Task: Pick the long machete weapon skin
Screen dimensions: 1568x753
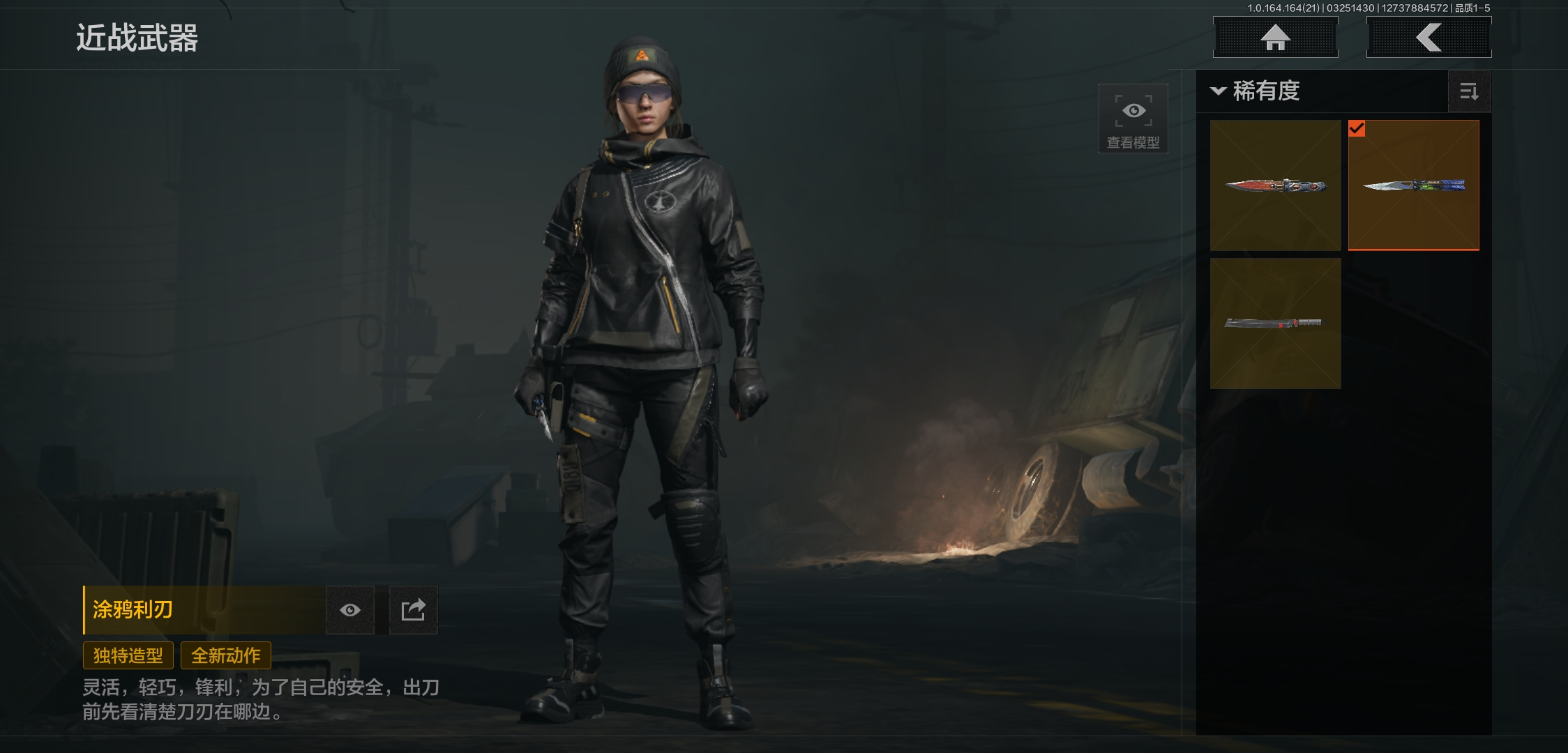Action: click(x=1275, y=323)
